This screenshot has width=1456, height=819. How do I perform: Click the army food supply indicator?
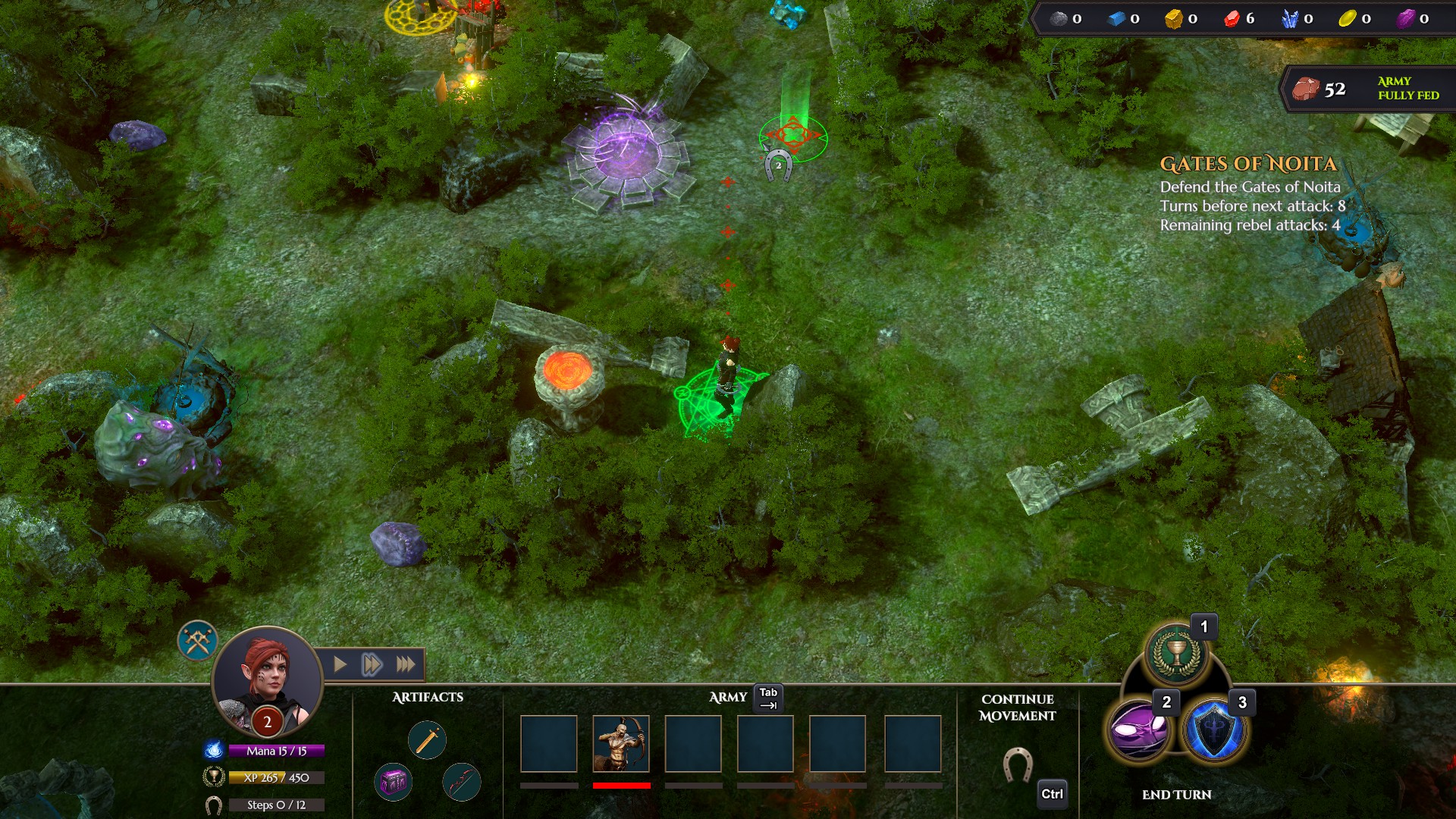[x=1365, y=89]
